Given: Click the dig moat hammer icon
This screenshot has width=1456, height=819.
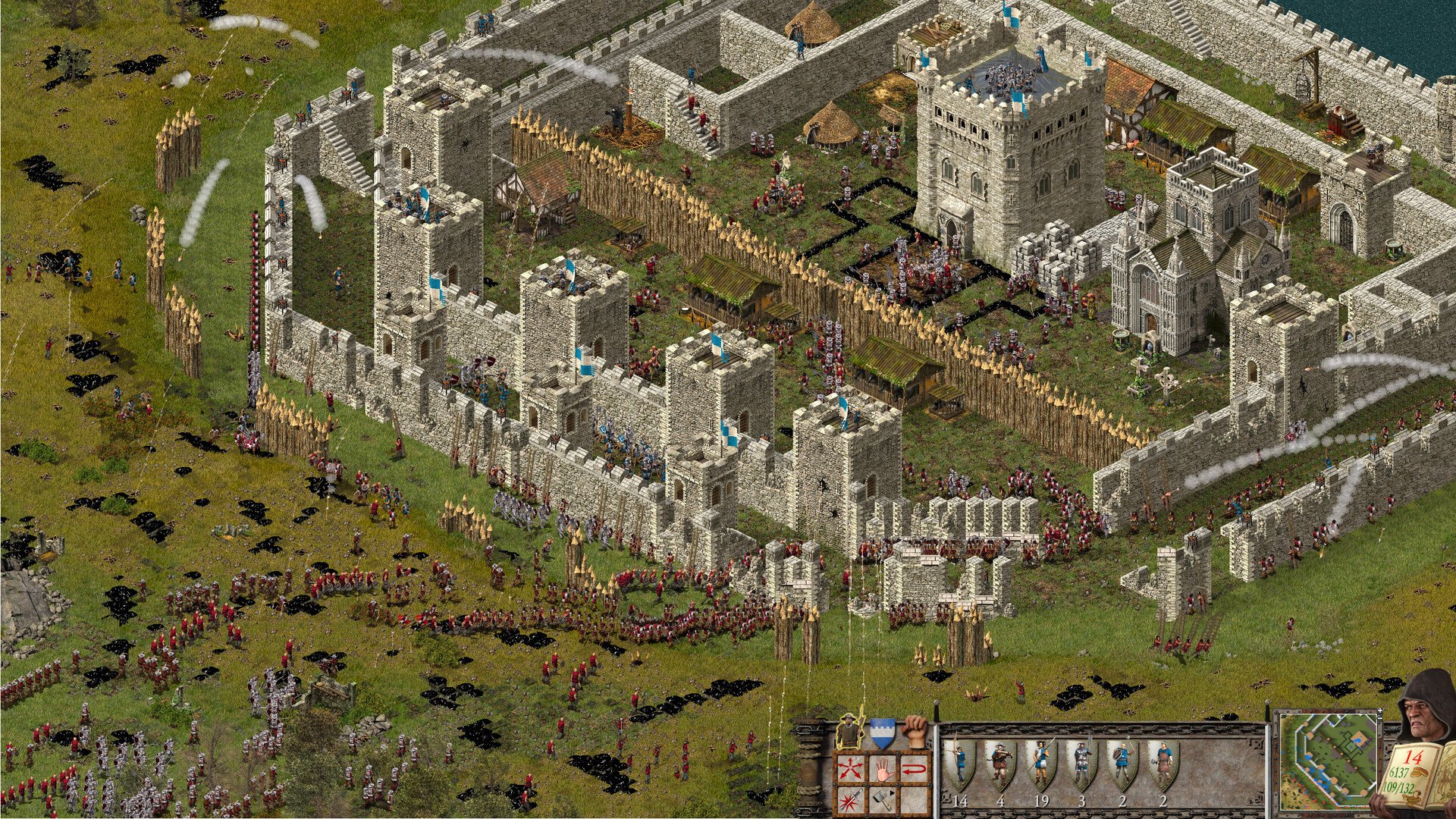Looking at the screenshot, I should (x=881, y=801).
